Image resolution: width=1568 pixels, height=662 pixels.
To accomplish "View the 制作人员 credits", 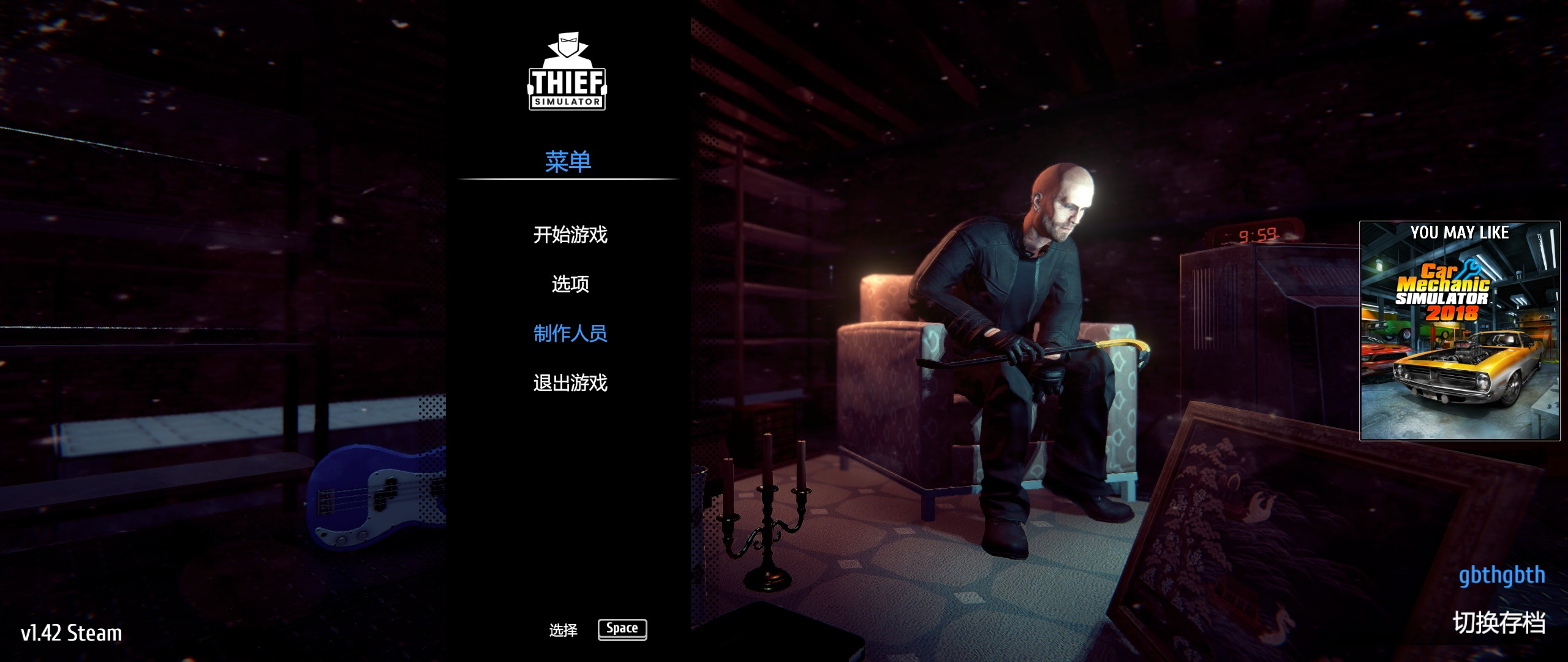I will (x=570, y=333).
